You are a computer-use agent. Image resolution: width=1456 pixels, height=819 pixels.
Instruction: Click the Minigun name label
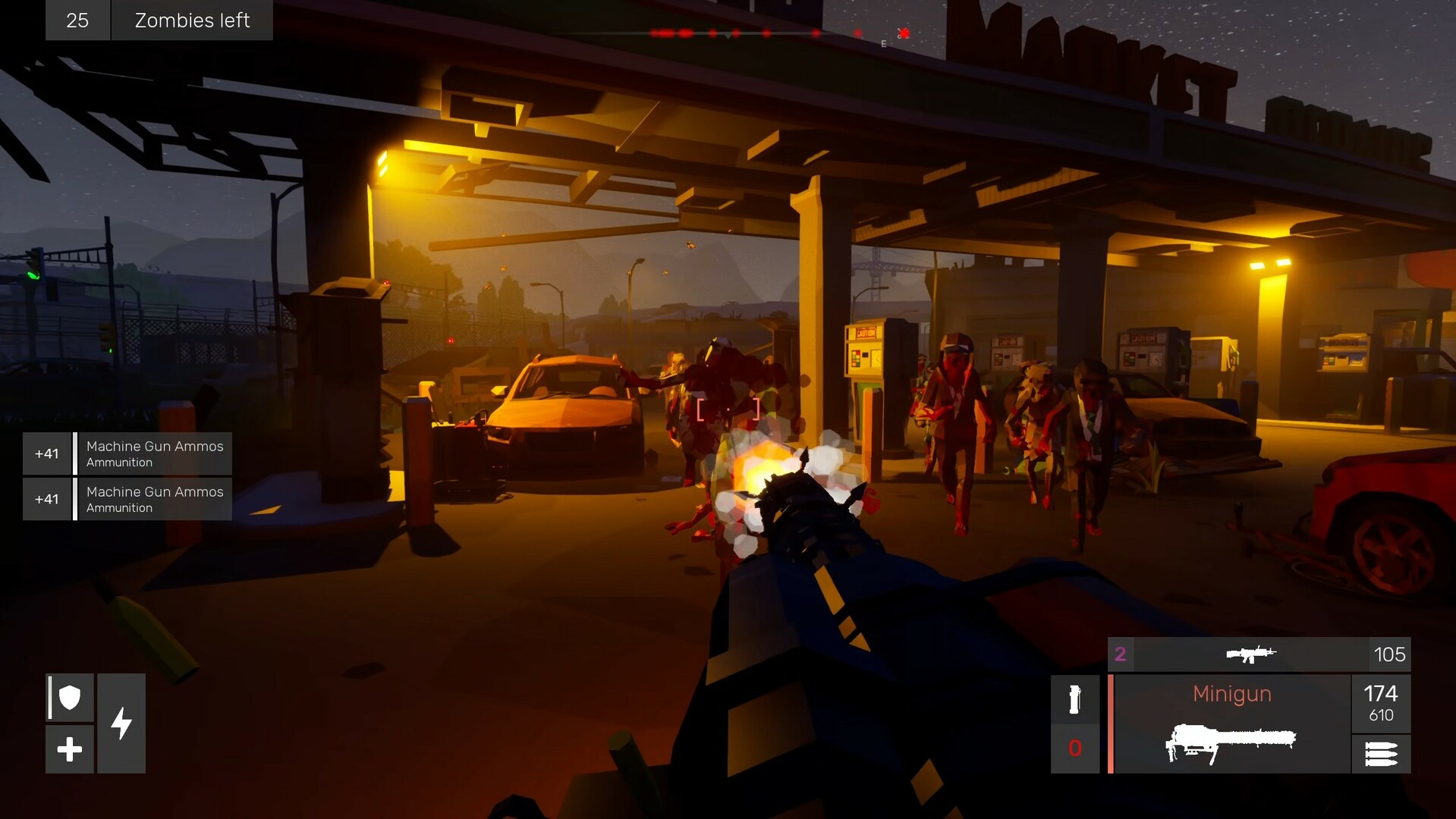(x=1231, y=693)
